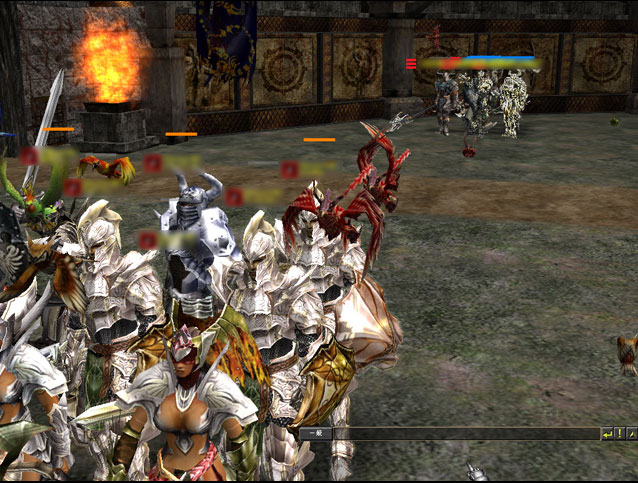Expand the chat window with the up-arrow button
This screenshot has width=638, height=483.
click(631, 434)
